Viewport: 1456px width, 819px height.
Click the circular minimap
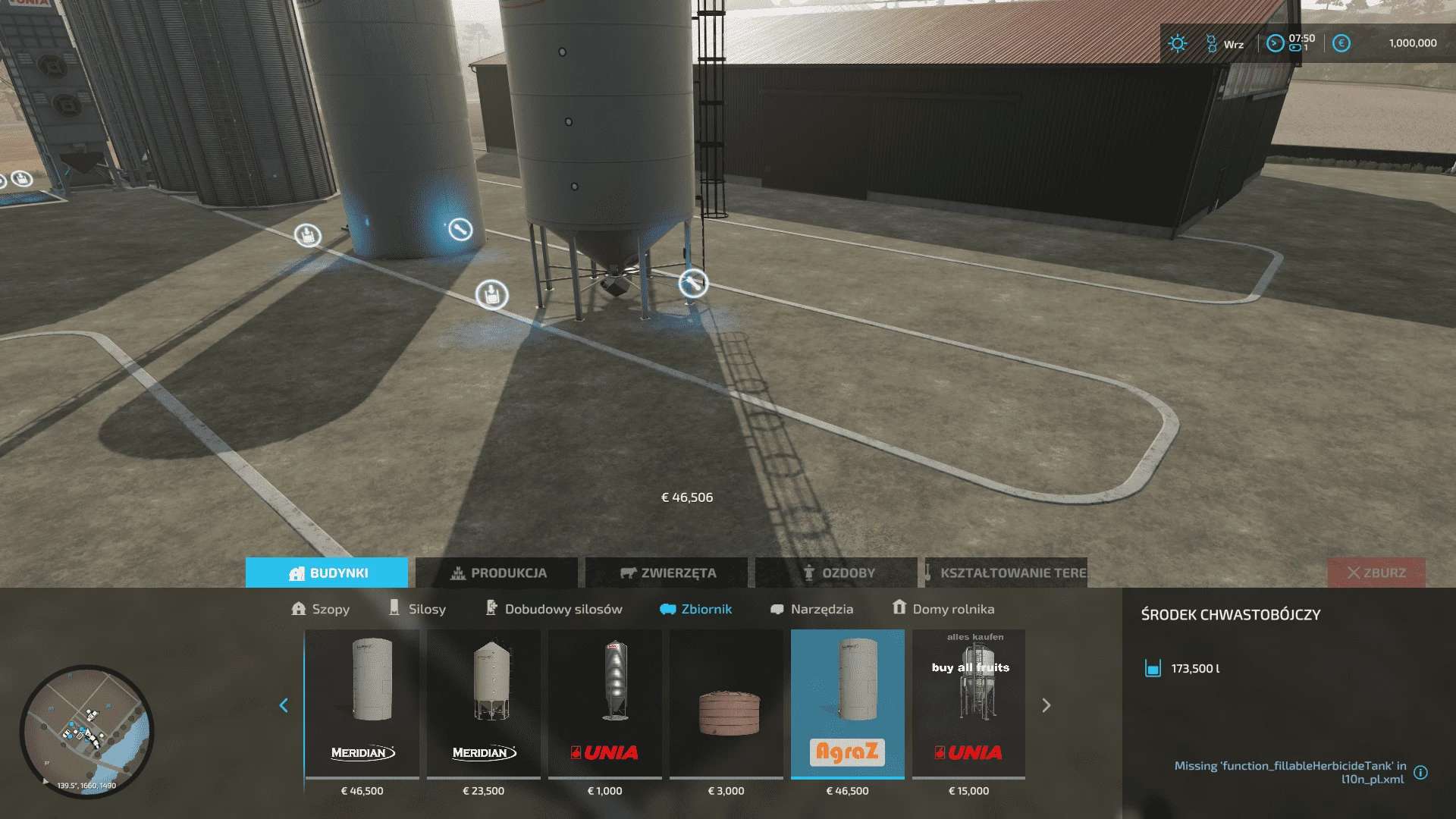click(86, 731)
